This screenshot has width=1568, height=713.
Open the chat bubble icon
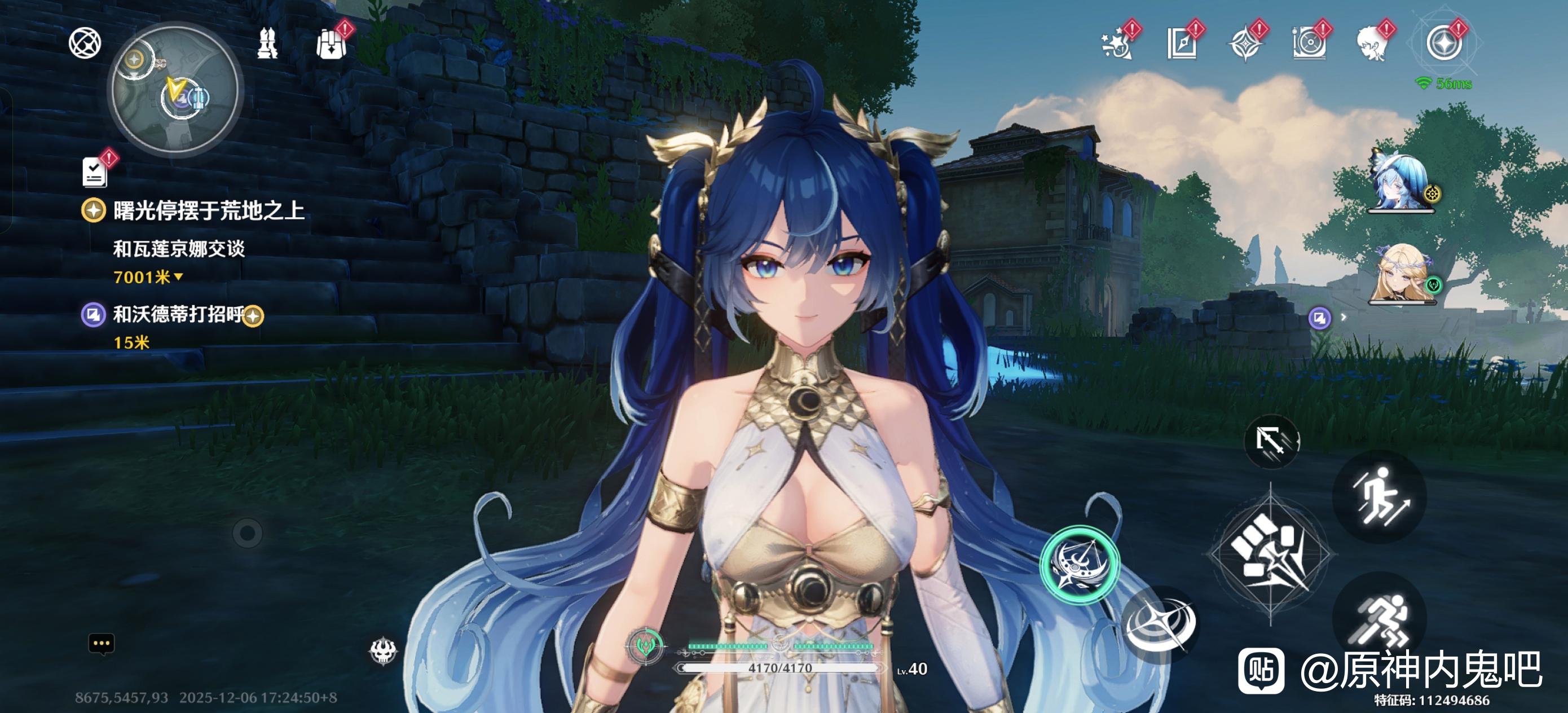102,644
